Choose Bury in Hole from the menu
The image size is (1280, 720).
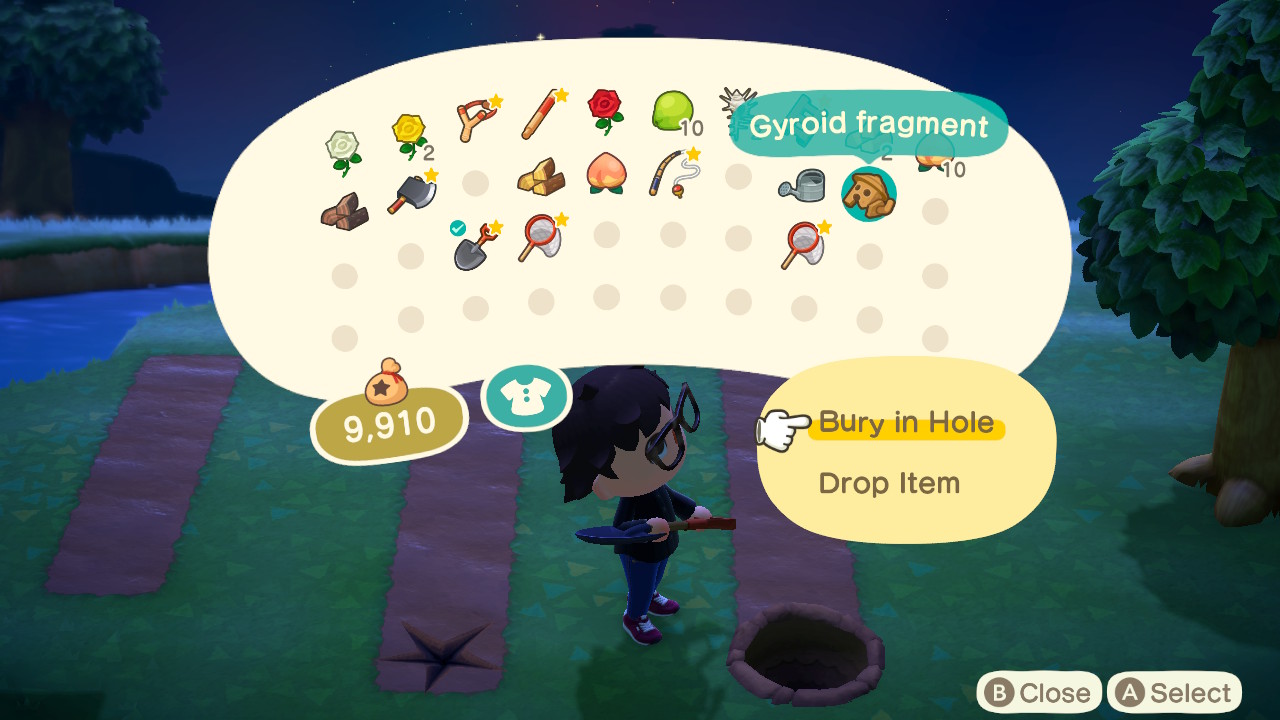906,423
